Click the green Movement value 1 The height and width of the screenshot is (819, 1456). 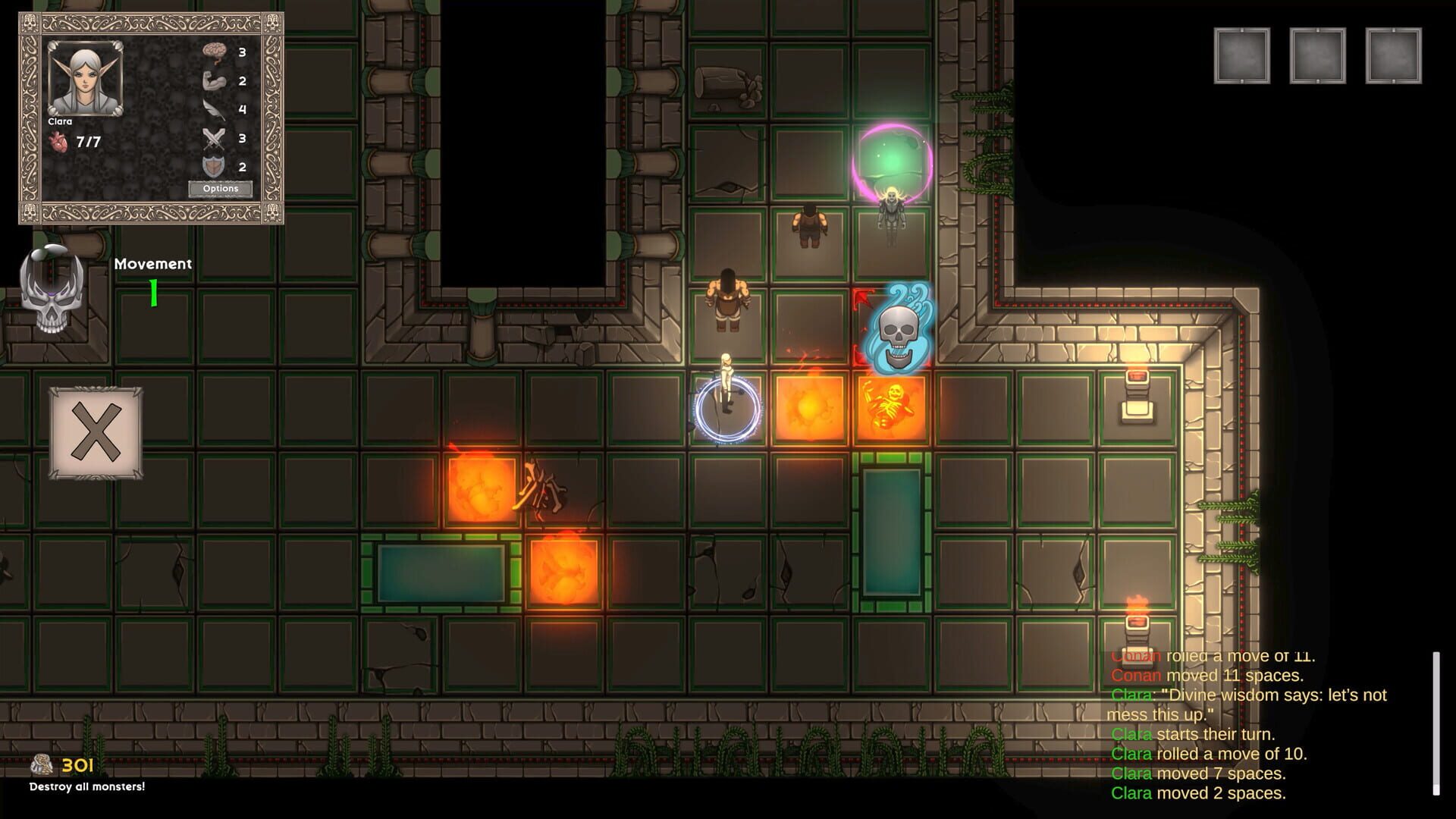pyautogui.click(x=151, y=292)
